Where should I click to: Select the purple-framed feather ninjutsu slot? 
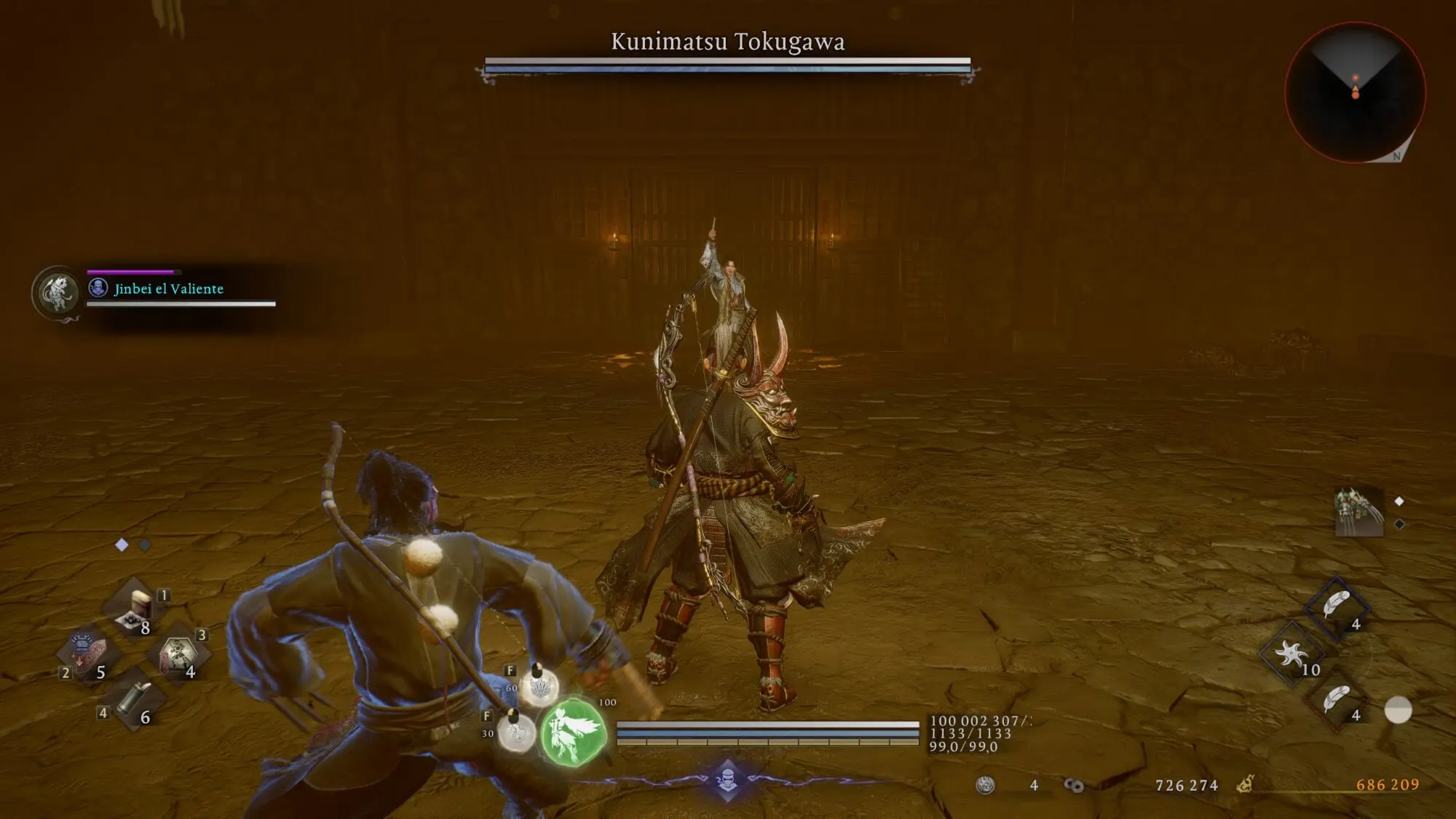click(x=1336, y=606)
